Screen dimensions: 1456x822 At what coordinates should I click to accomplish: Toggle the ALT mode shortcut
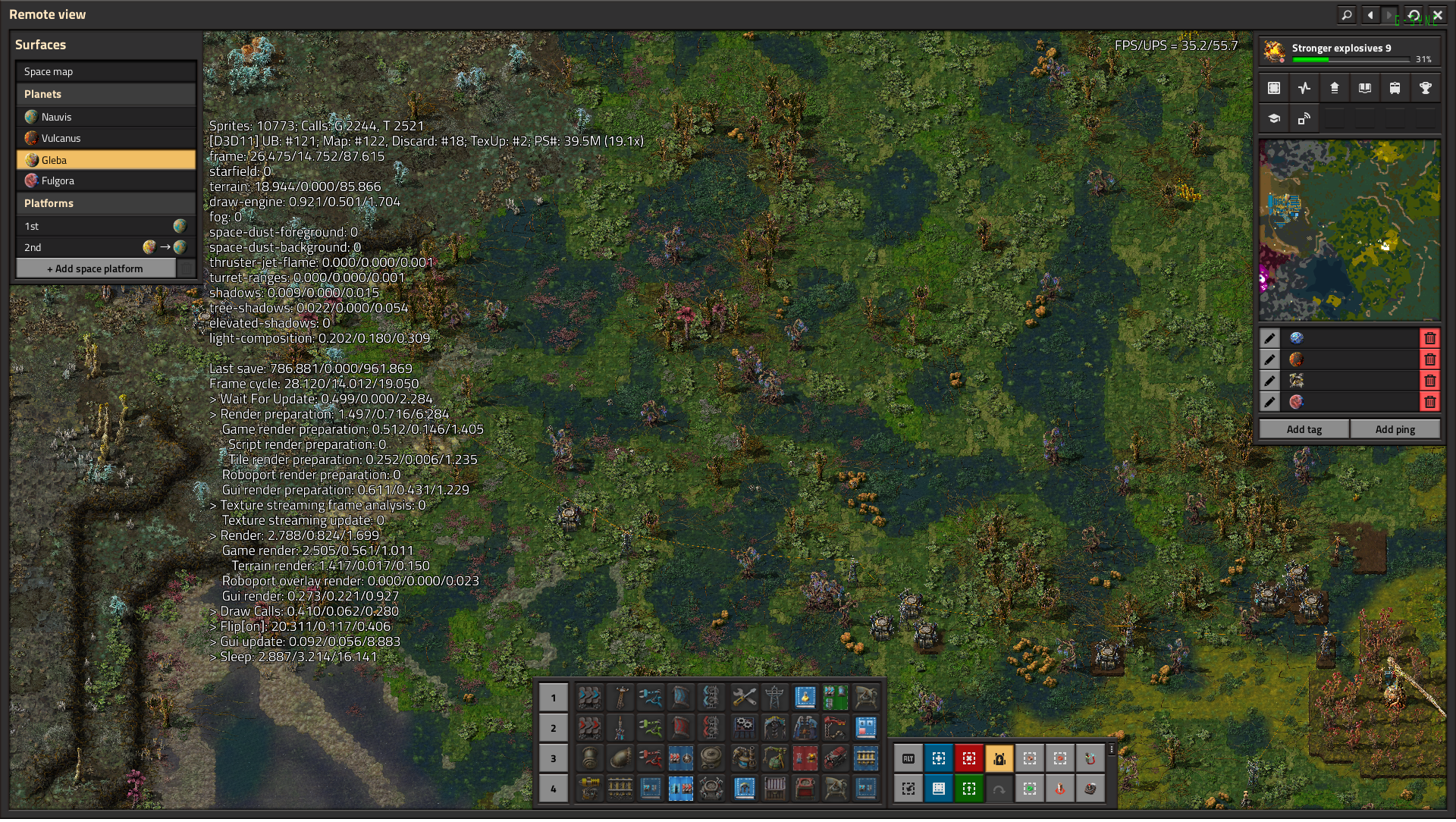pos(908,759)
